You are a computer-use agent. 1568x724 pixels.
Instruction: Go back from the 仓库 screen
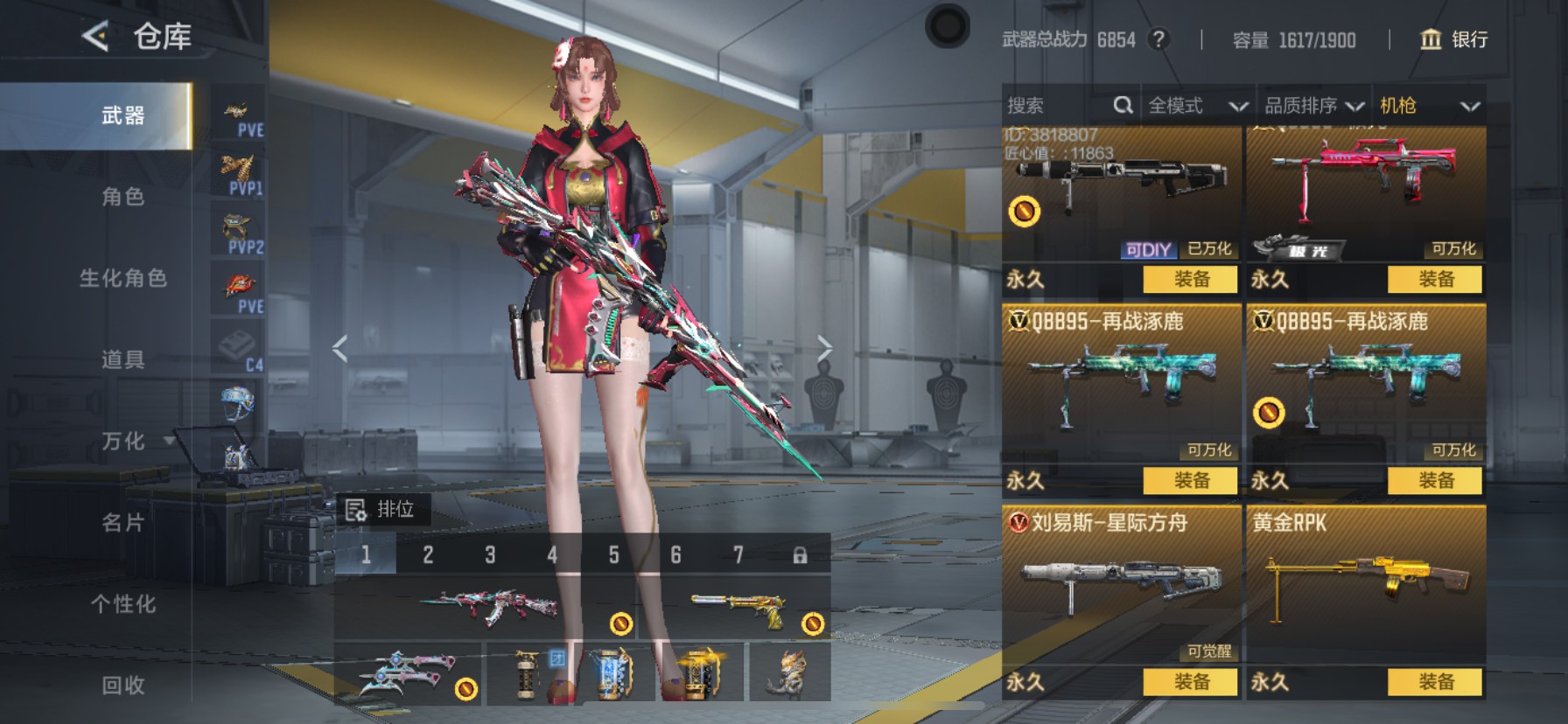[x=95, y=37]
